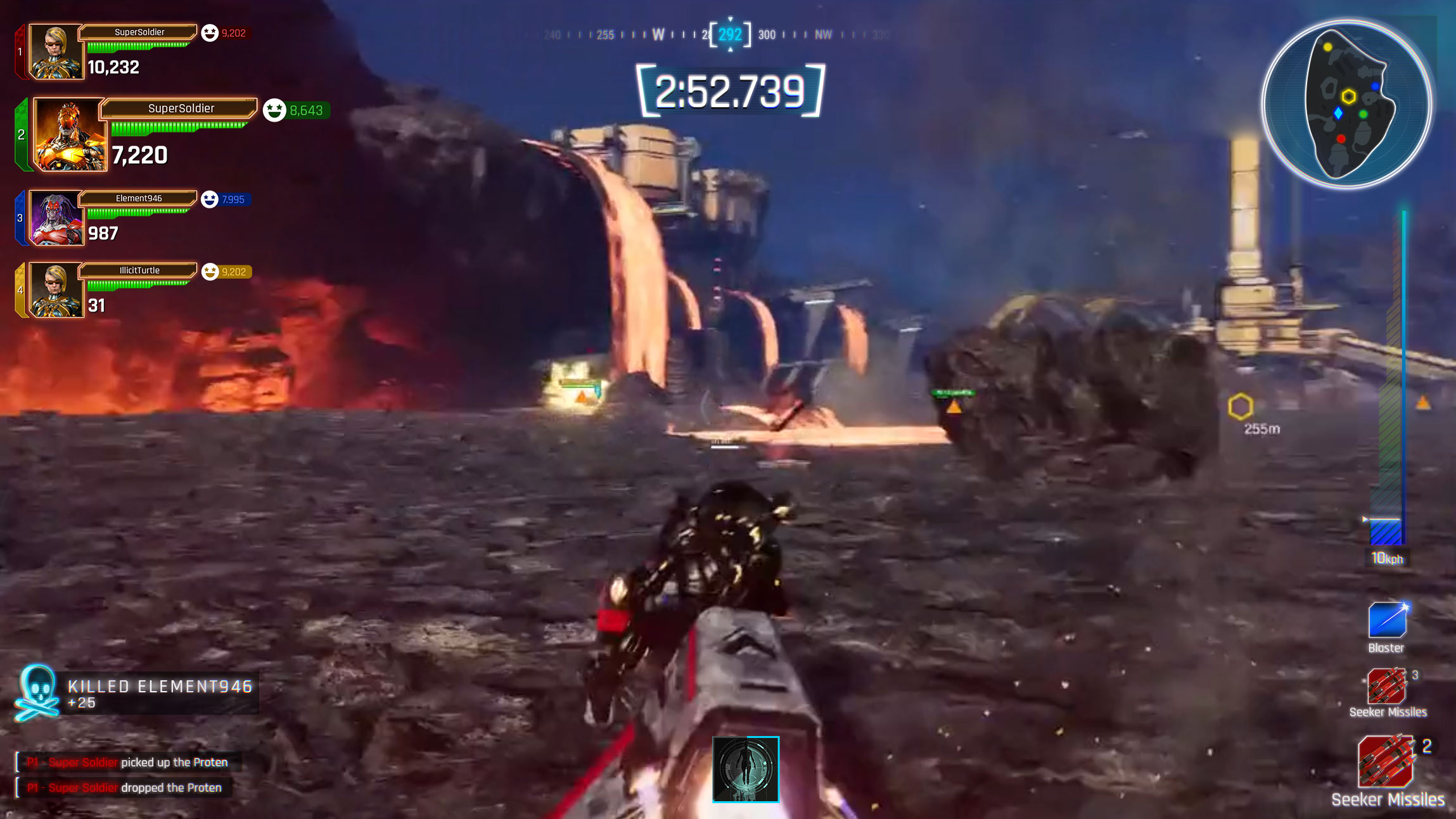Click the yellow hexagon objective marker at 255m
The height and width of the screenshot is (819, 1456).
tap(1240, 407)
